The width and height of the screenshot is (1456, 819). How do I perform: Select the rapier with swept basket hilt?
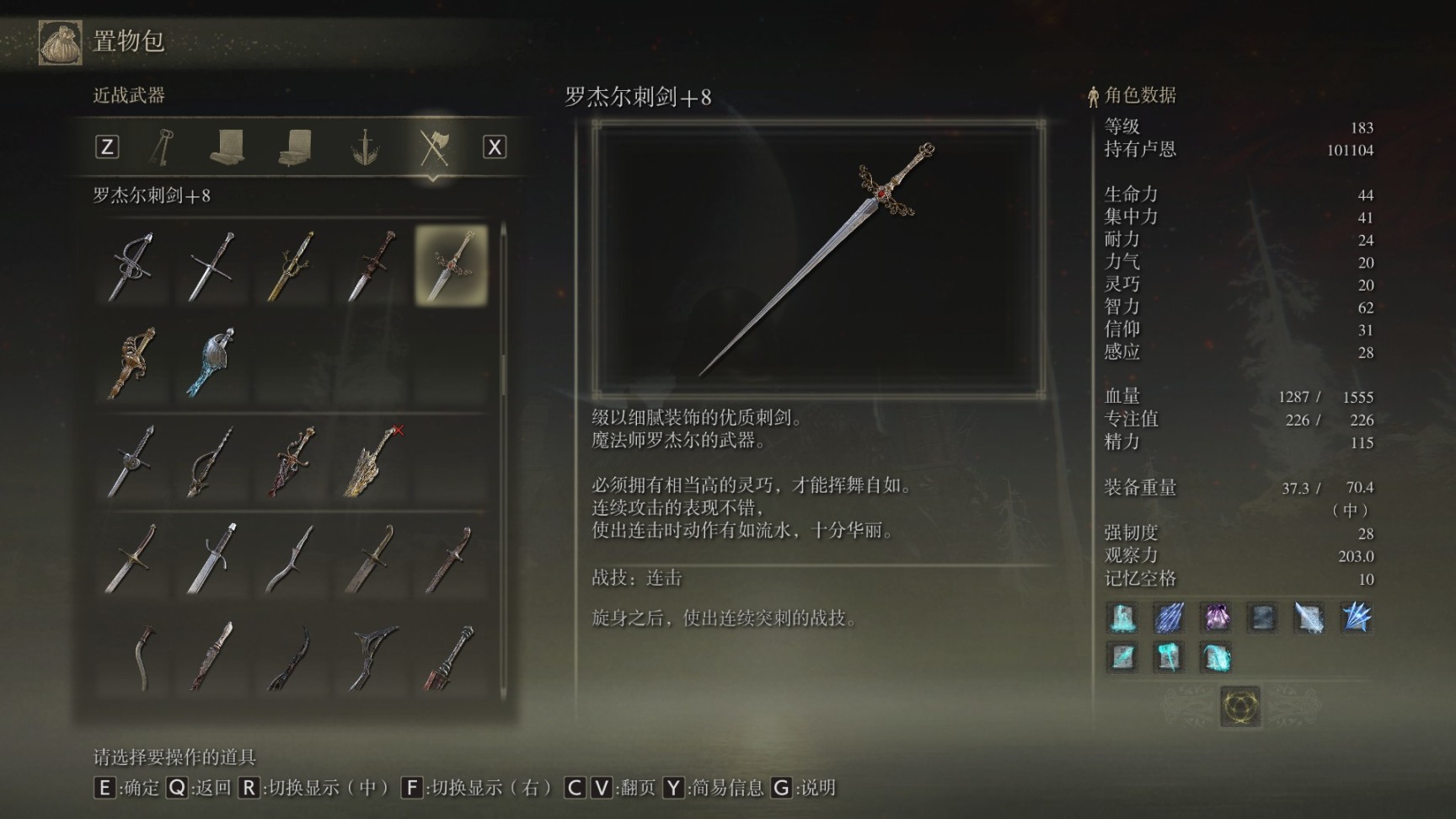tap(131, 266)
